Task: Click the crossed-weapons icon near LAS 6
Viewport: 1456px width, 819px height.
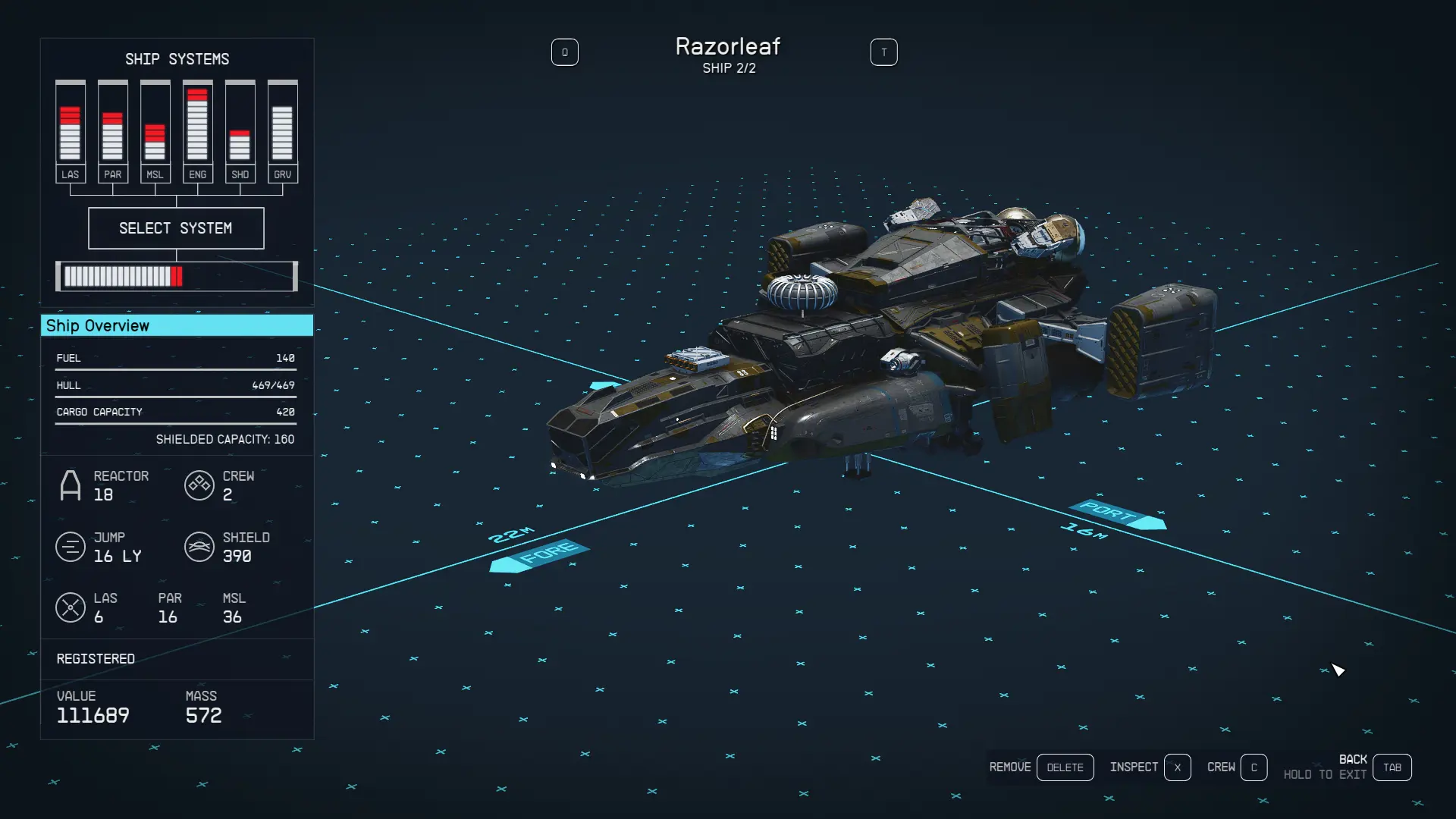Action: click(71, 607)
